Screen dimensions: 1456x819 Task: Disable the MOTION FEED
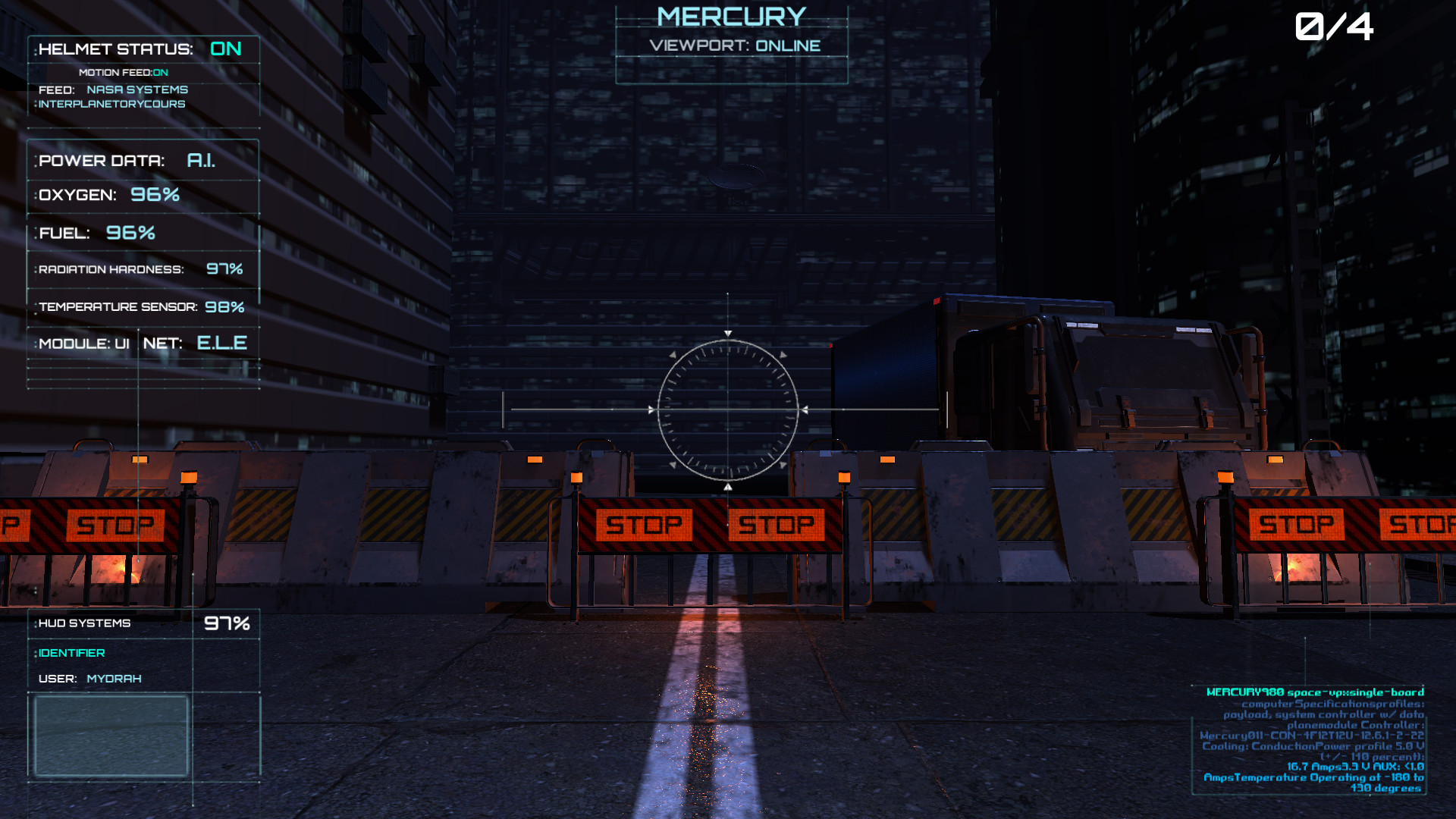[x=122, y=72]
